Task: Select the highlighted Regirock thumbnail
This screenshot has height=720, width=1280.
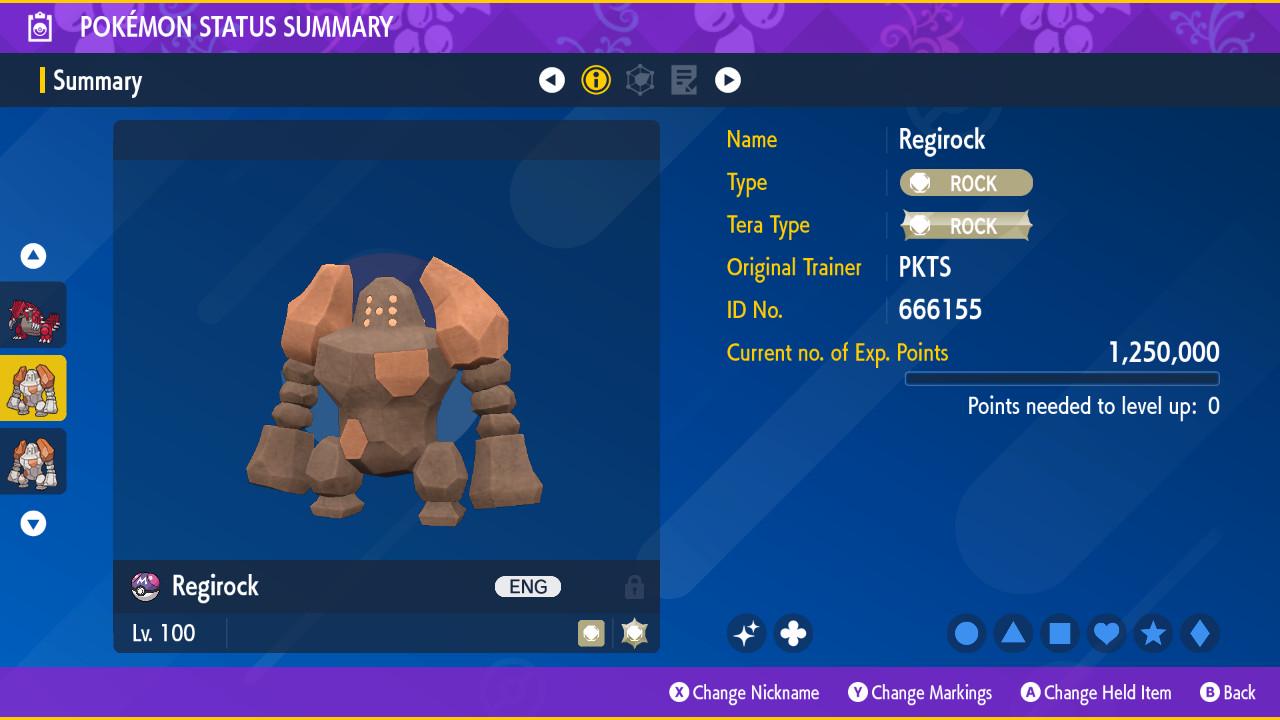Action: click(x=34, y=388)
